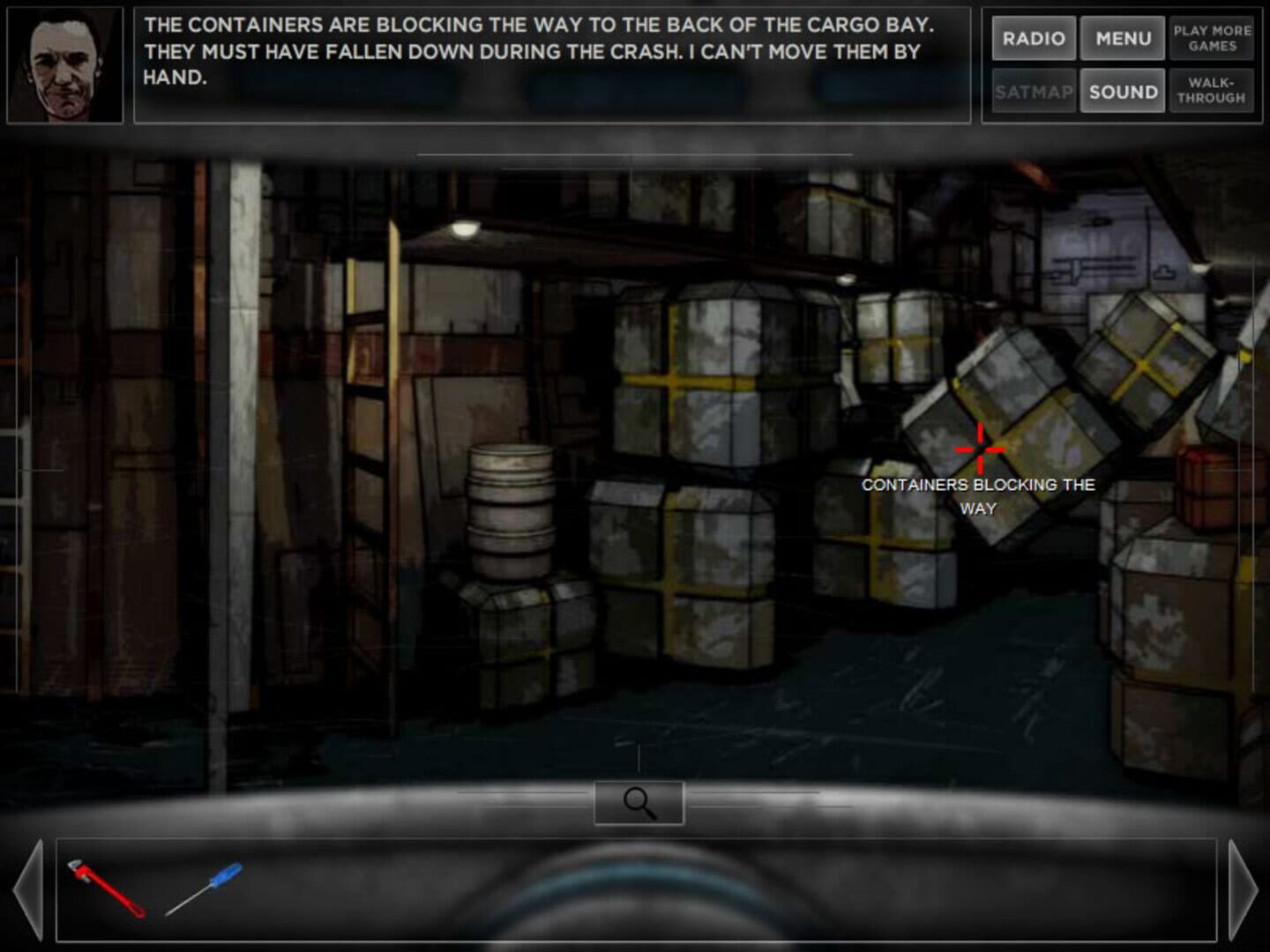Click the 'CONTAINERS BLOCKING THE WAY' hotspot label
This screenshot has width=1270, height=952.
(979, 495)
